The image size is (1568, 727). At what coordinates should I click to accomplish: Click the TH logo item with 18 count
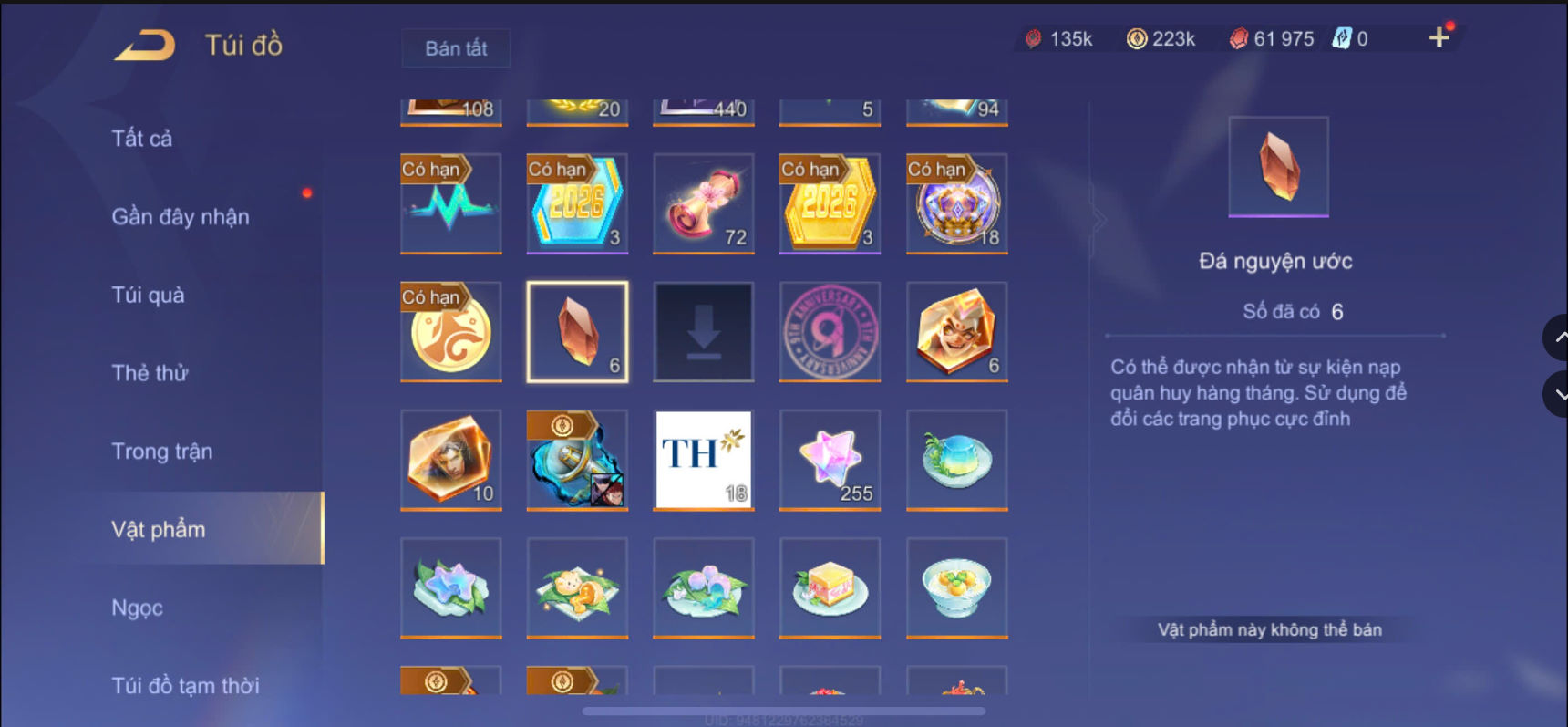(x=702, y=460)
